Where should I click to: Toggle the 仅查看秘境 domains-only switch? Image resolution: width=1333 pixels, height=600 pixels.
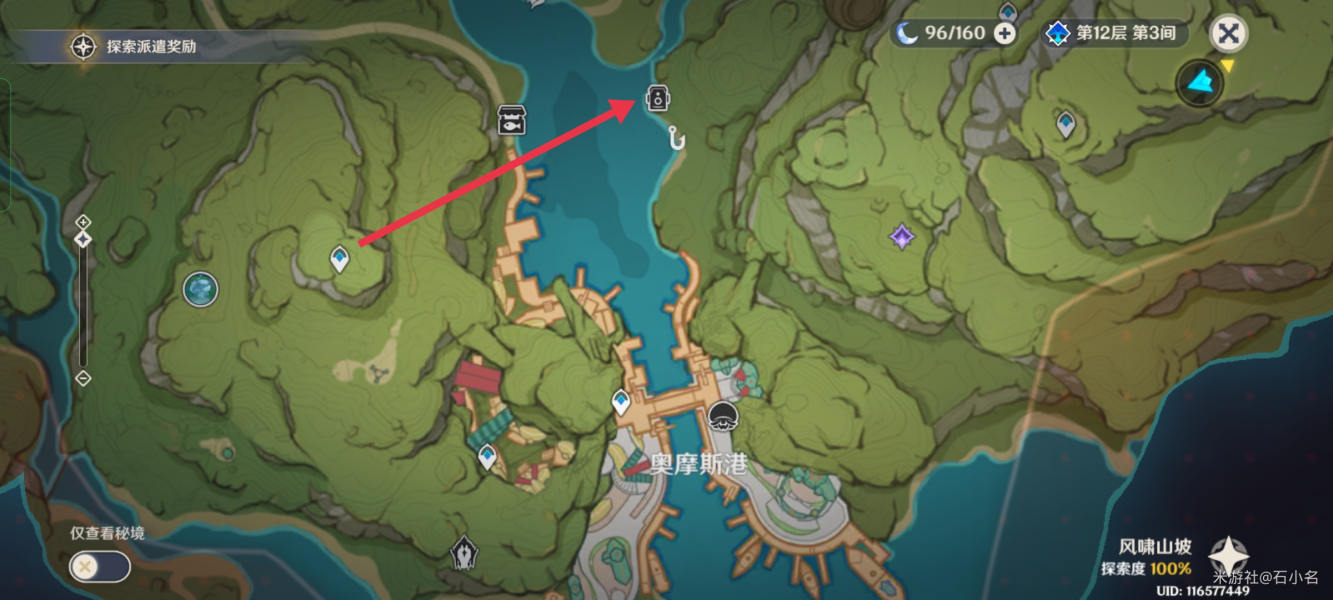[x=99, y=567]
